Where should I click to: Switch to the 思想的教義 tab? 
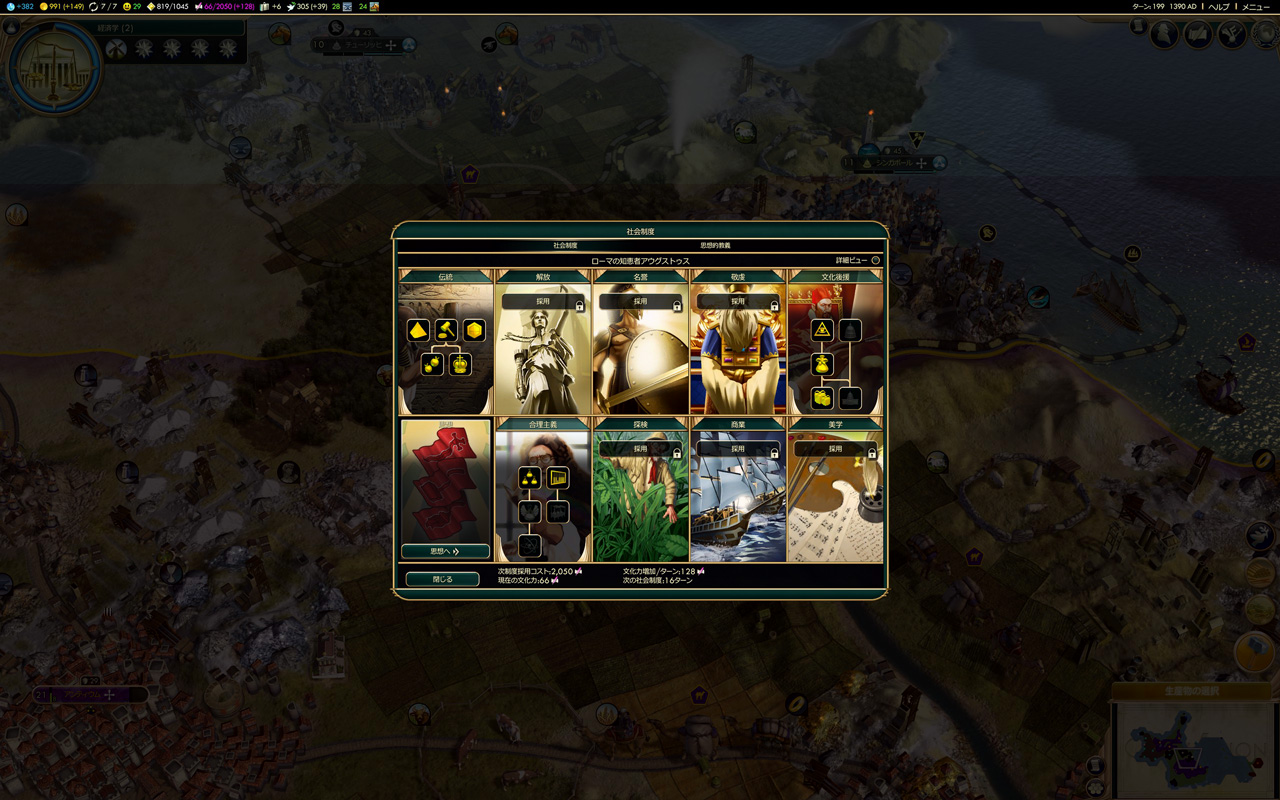714,245
